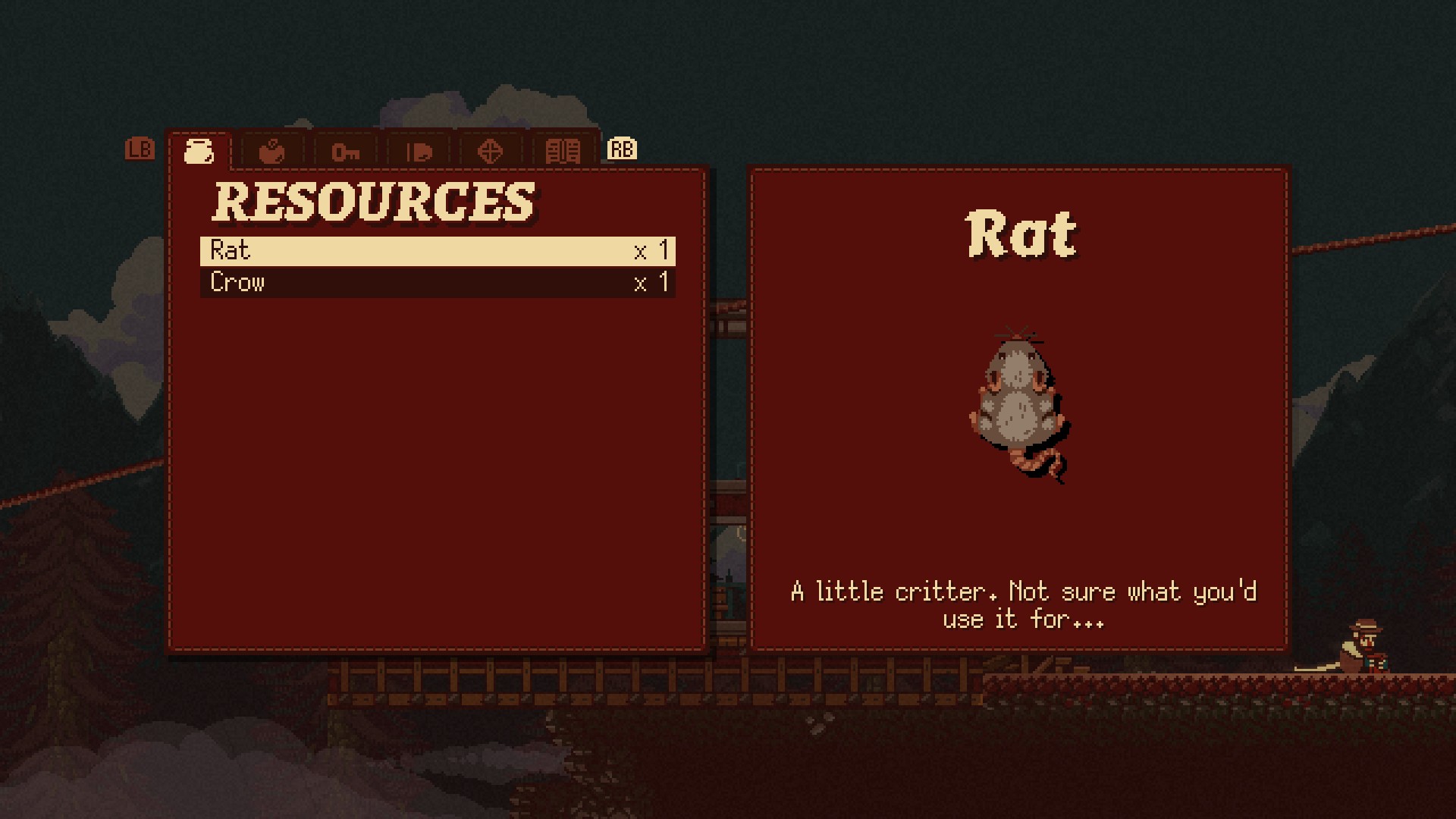The height and width of the screenshot is (819, 1456).
Task: Open the journal book tab
Action: coord(563,152)
